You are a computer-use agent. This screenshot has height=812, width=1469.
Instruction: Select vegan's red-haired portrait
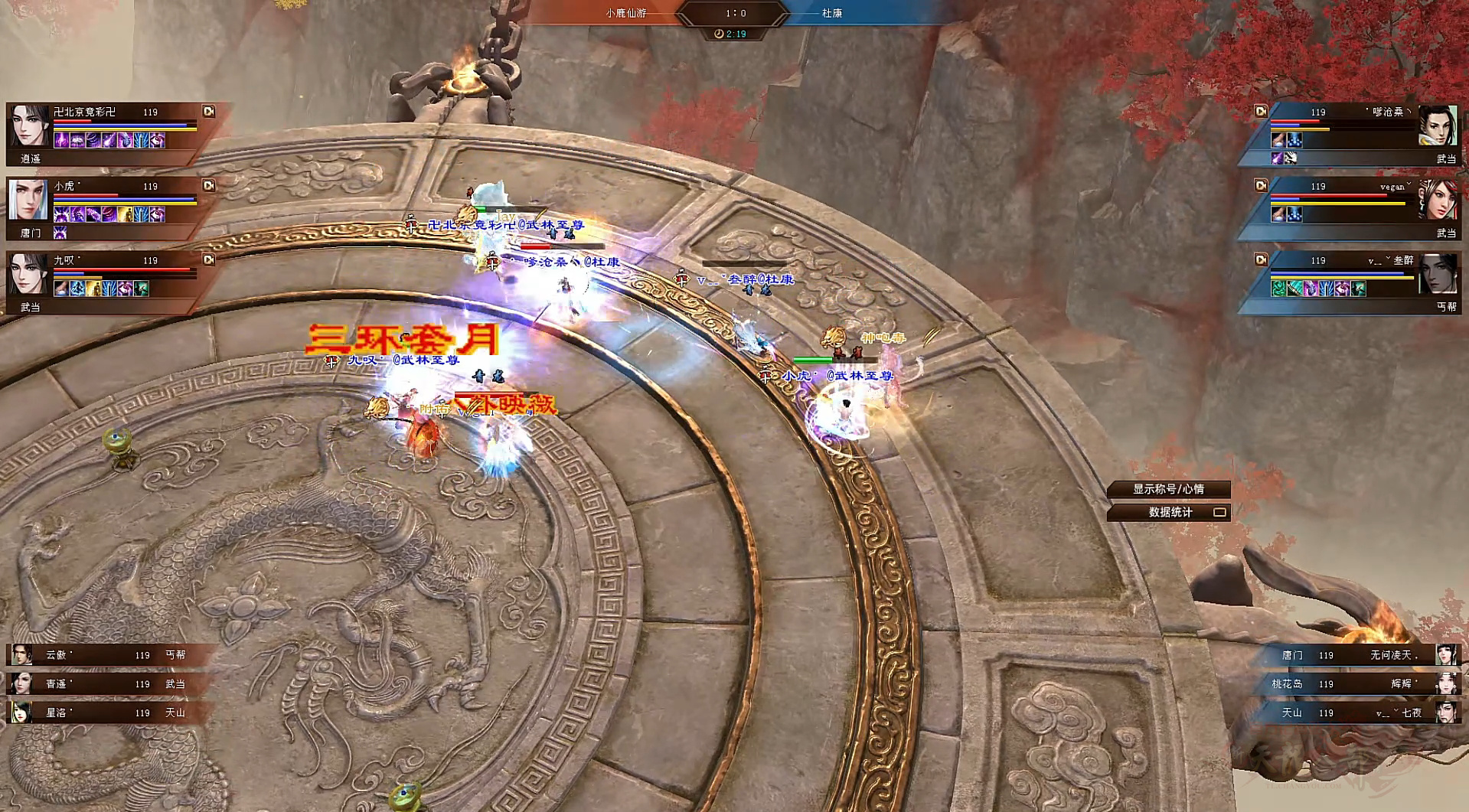[x=1438, y=200]
